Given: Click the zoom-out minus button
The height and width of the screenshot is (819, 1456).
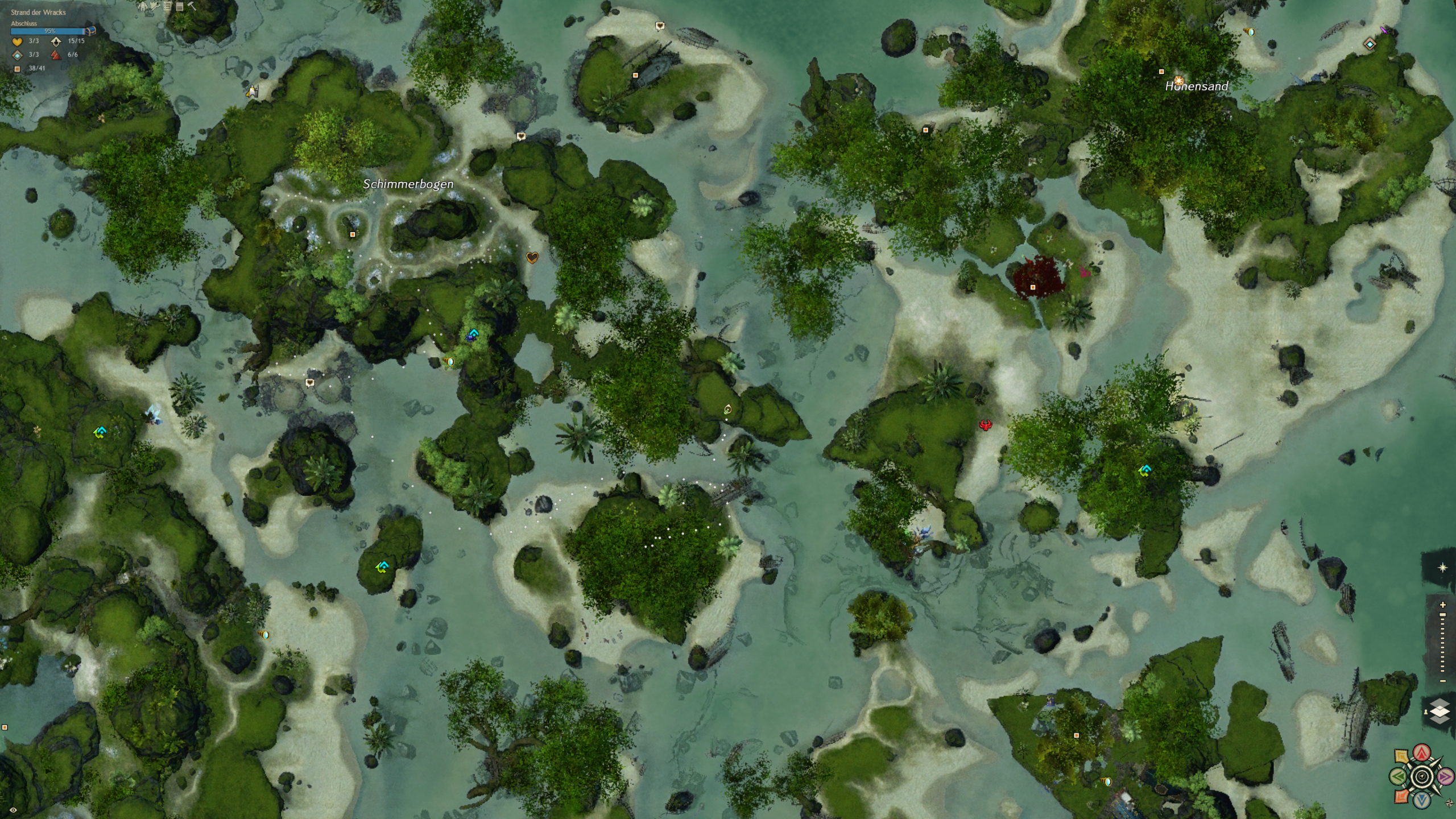Looking at the screenshot, I should click(x=1442, y=681).
